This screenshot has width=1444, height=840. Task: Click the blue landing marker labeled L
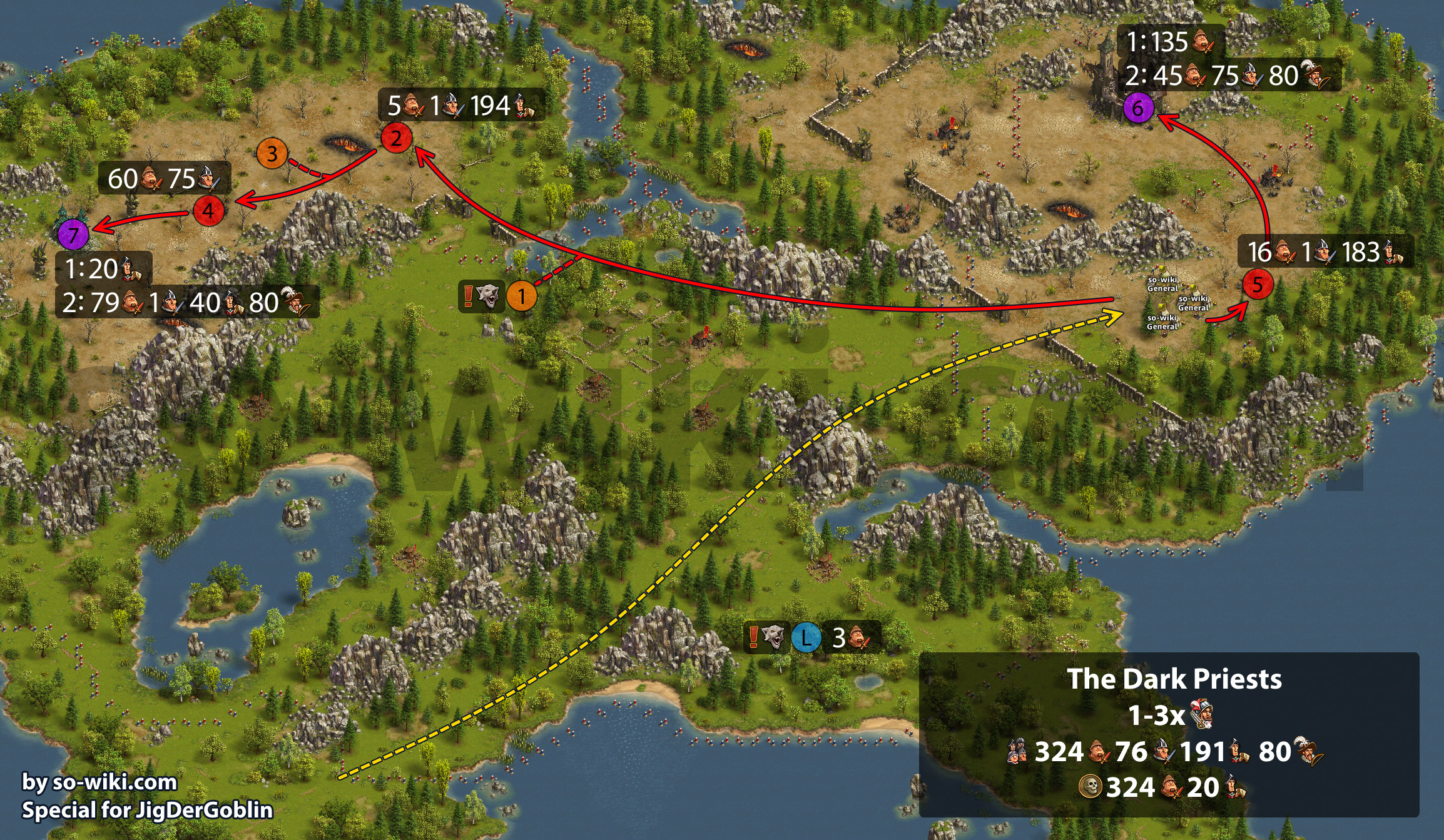tap(806, 638)
